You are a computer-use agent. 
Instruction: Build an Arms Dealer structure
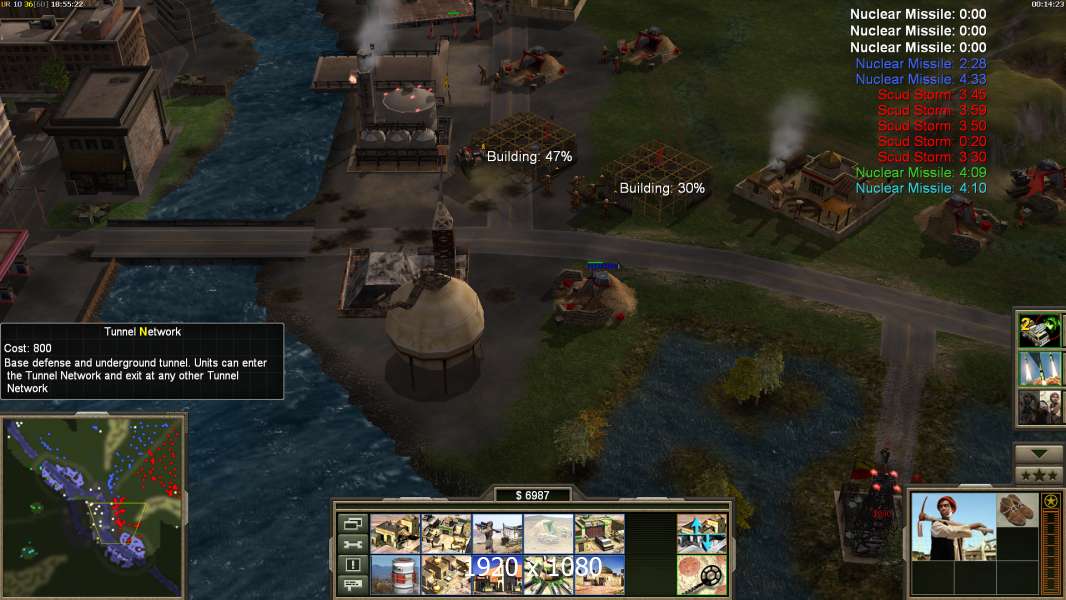[x=599, y=534]
